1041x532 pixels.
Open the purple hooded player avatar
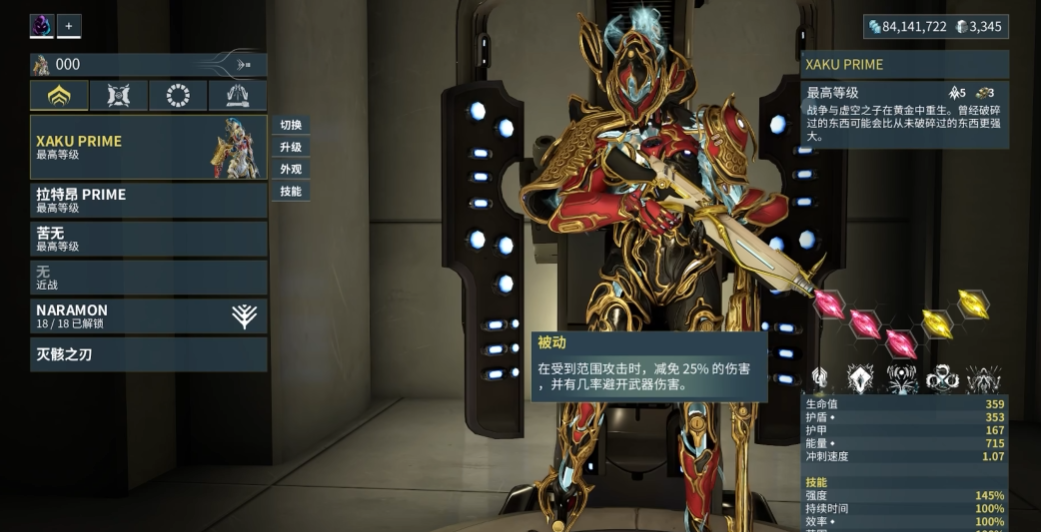tap(42, 26)
